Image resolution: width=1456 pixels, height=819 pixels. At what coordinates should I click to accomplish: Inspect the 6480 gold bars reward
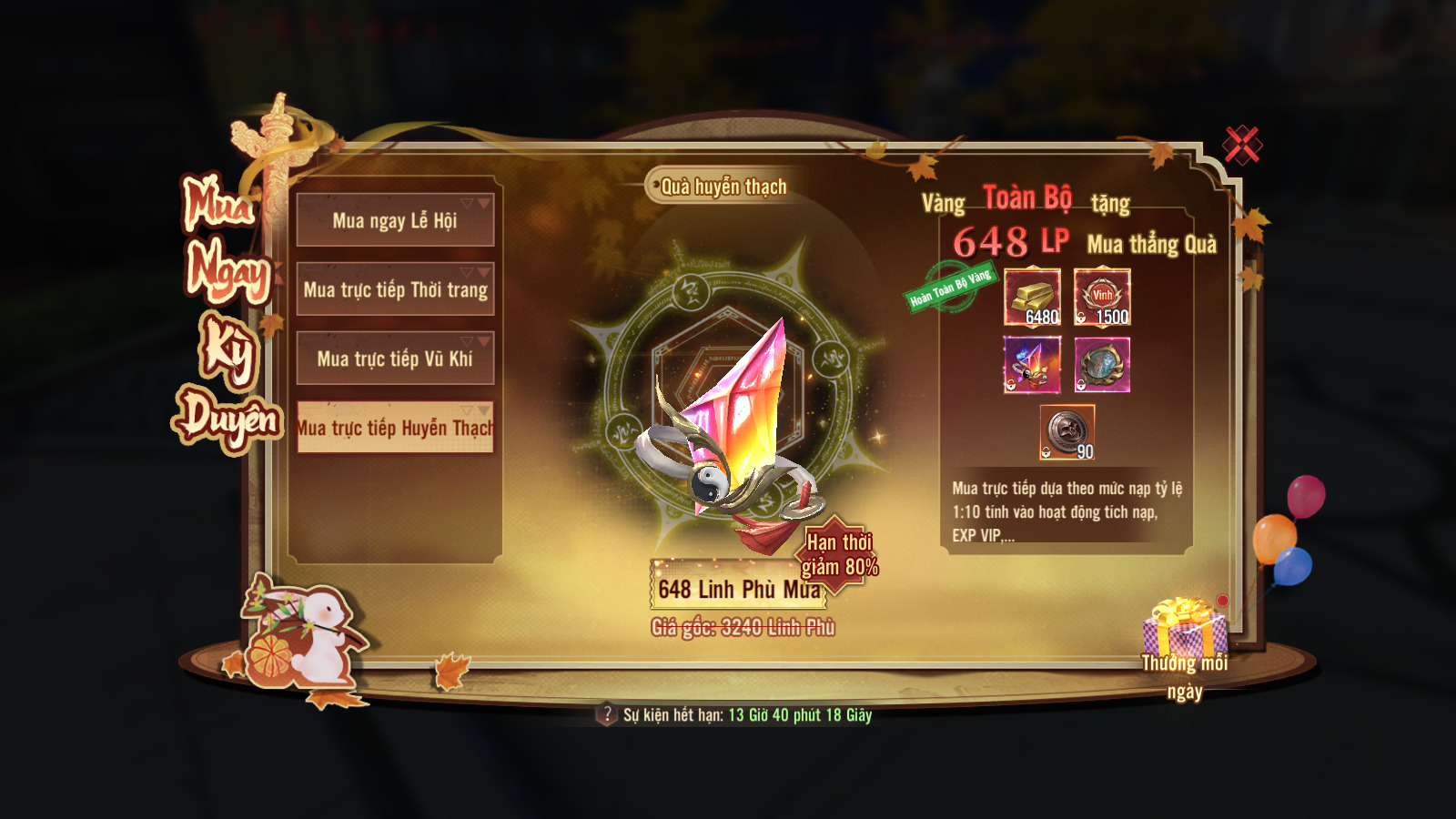[x=1032, y=297]
